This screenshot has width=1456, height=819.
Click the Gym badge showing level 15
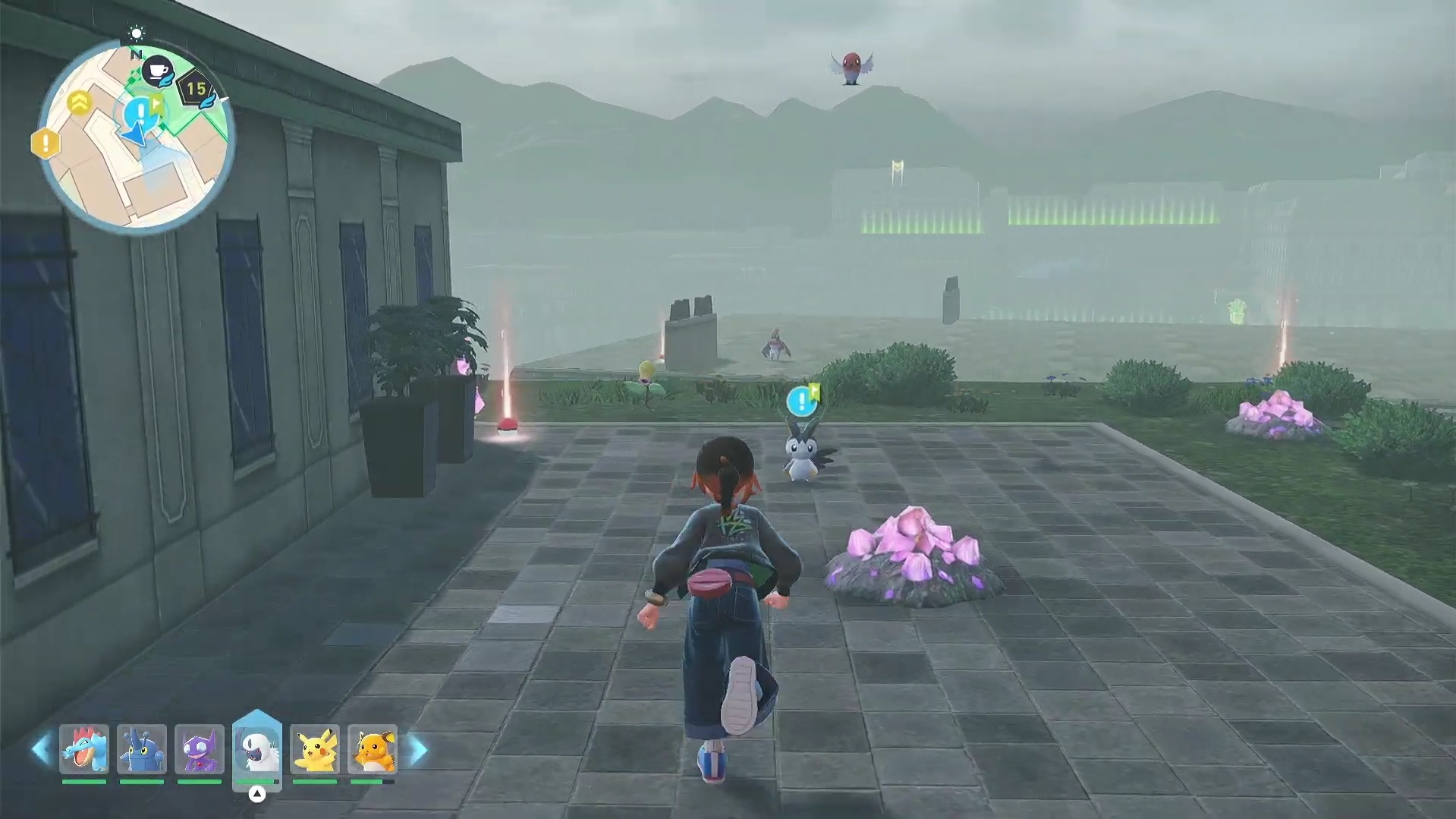tap(195, 87)
